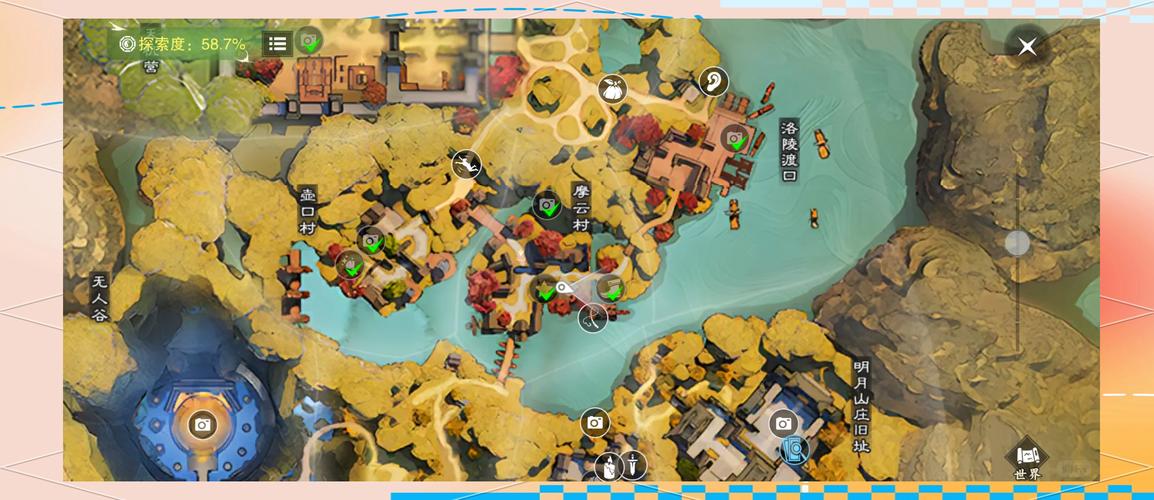Screen dimensions: 1154x500
Task: Open the map marker list
Action: pos(277,43)
